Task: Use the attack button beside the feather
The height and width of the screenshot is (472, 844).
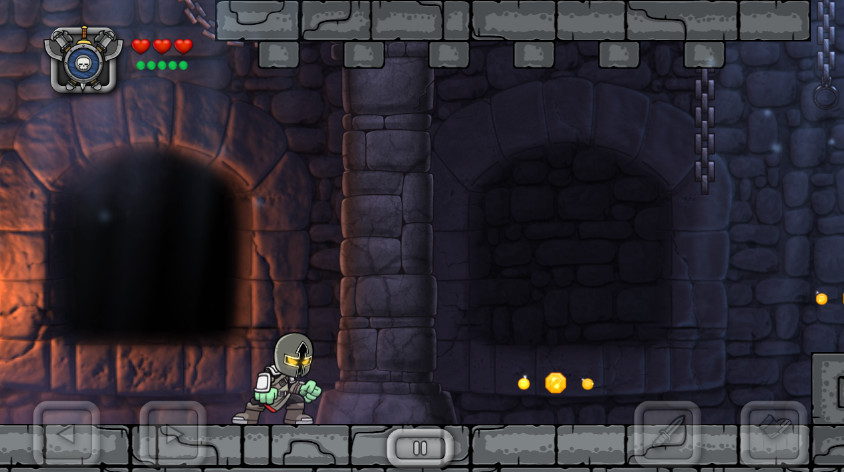Action: click(773, 433)
